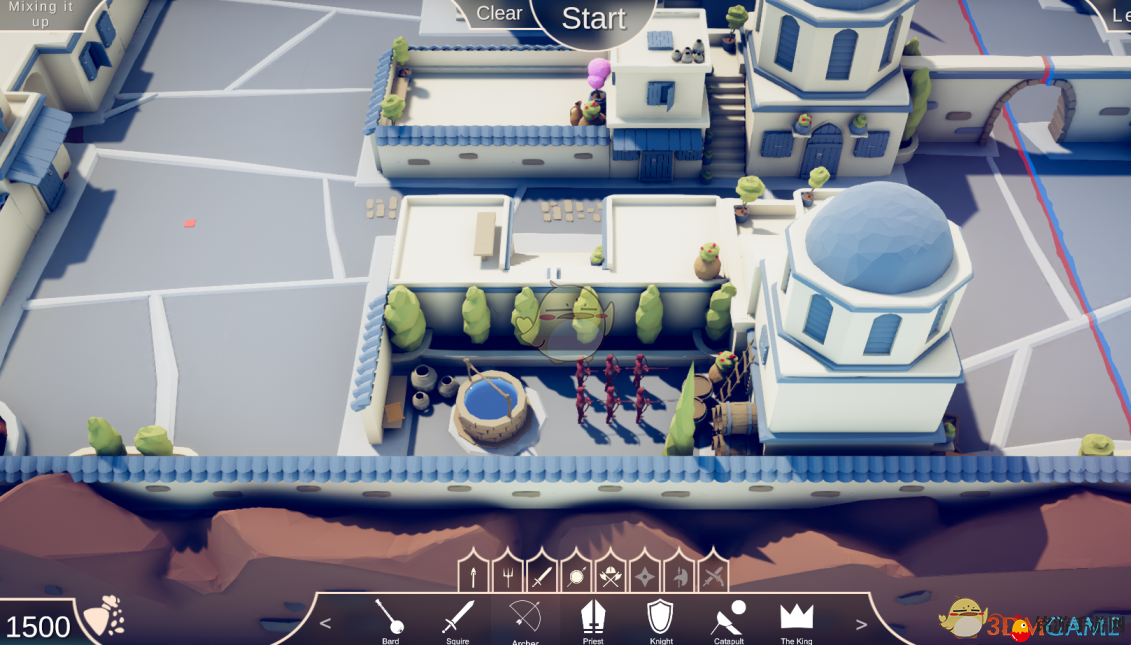Choose the Squire unit

tap(458, 620)
